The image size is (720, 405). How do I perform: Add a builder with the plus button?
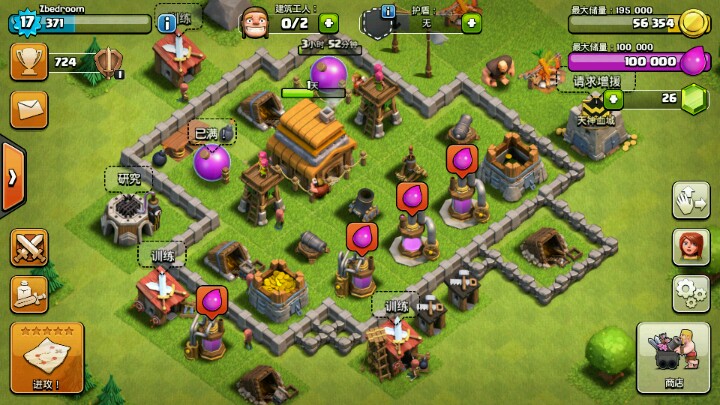click(328, 22)
